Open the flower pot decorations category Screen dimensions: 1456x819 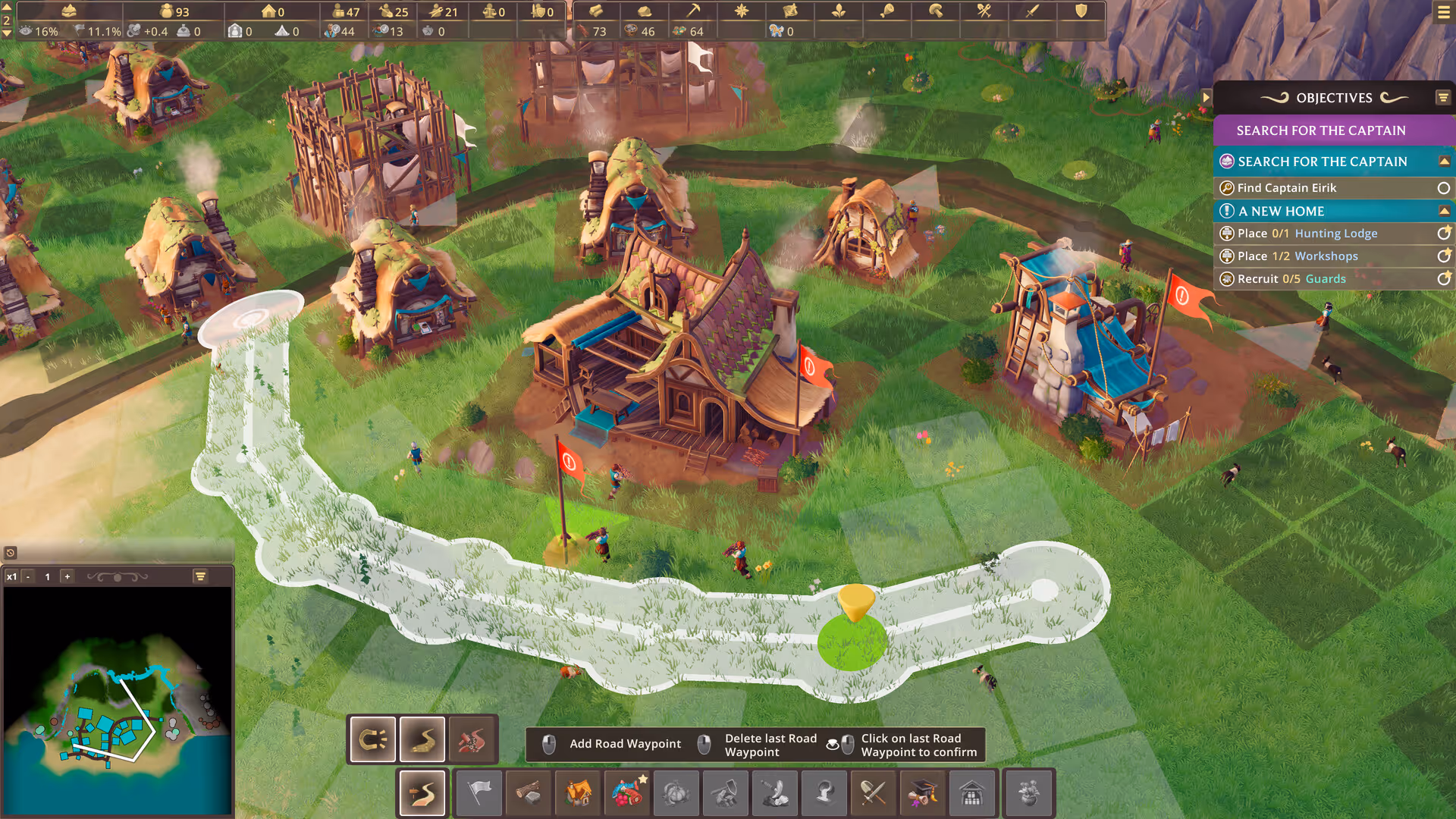[x=1028, y=793]
